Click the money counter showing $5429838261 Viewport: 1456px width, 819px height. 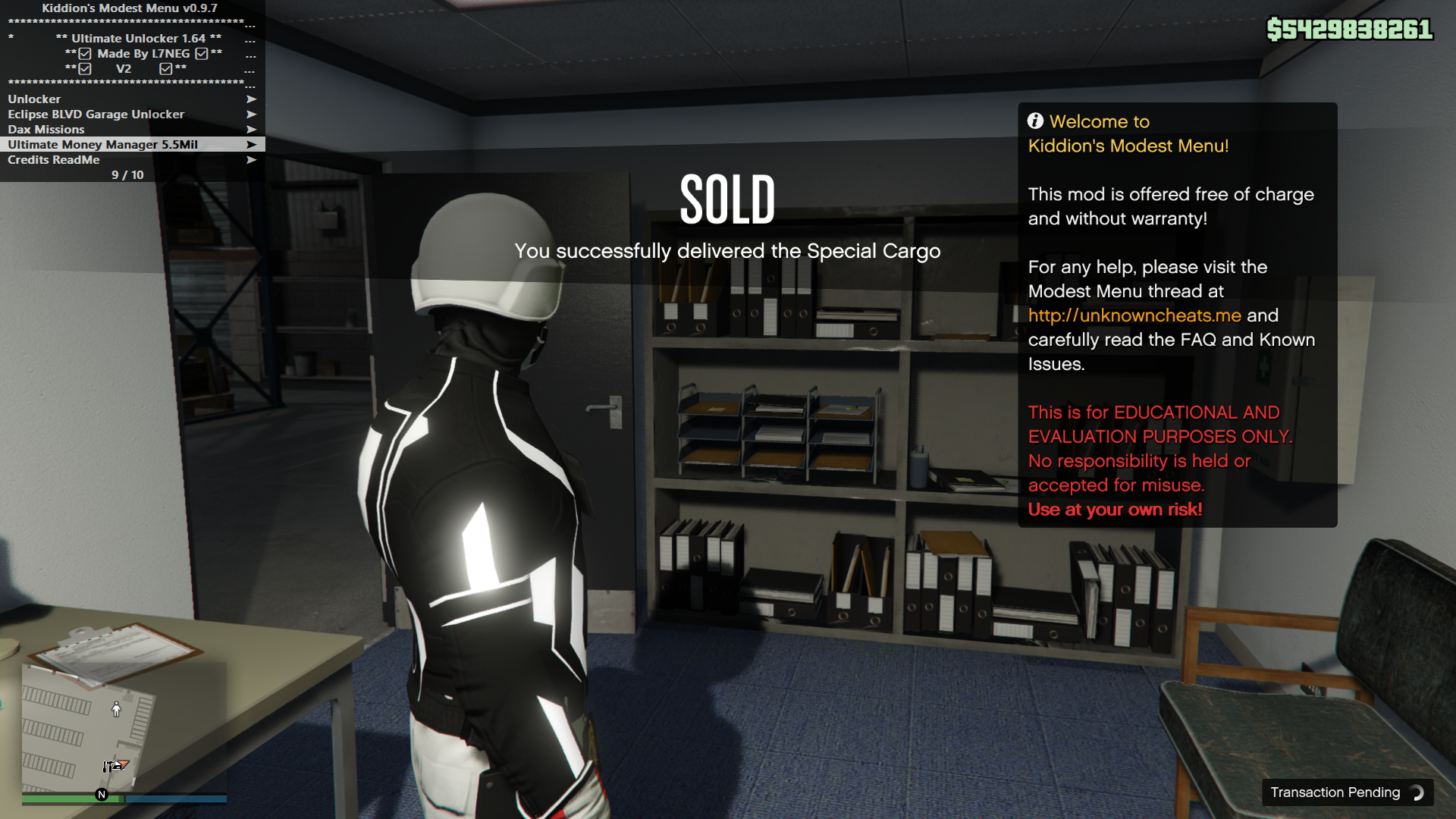click(1349, 29)
